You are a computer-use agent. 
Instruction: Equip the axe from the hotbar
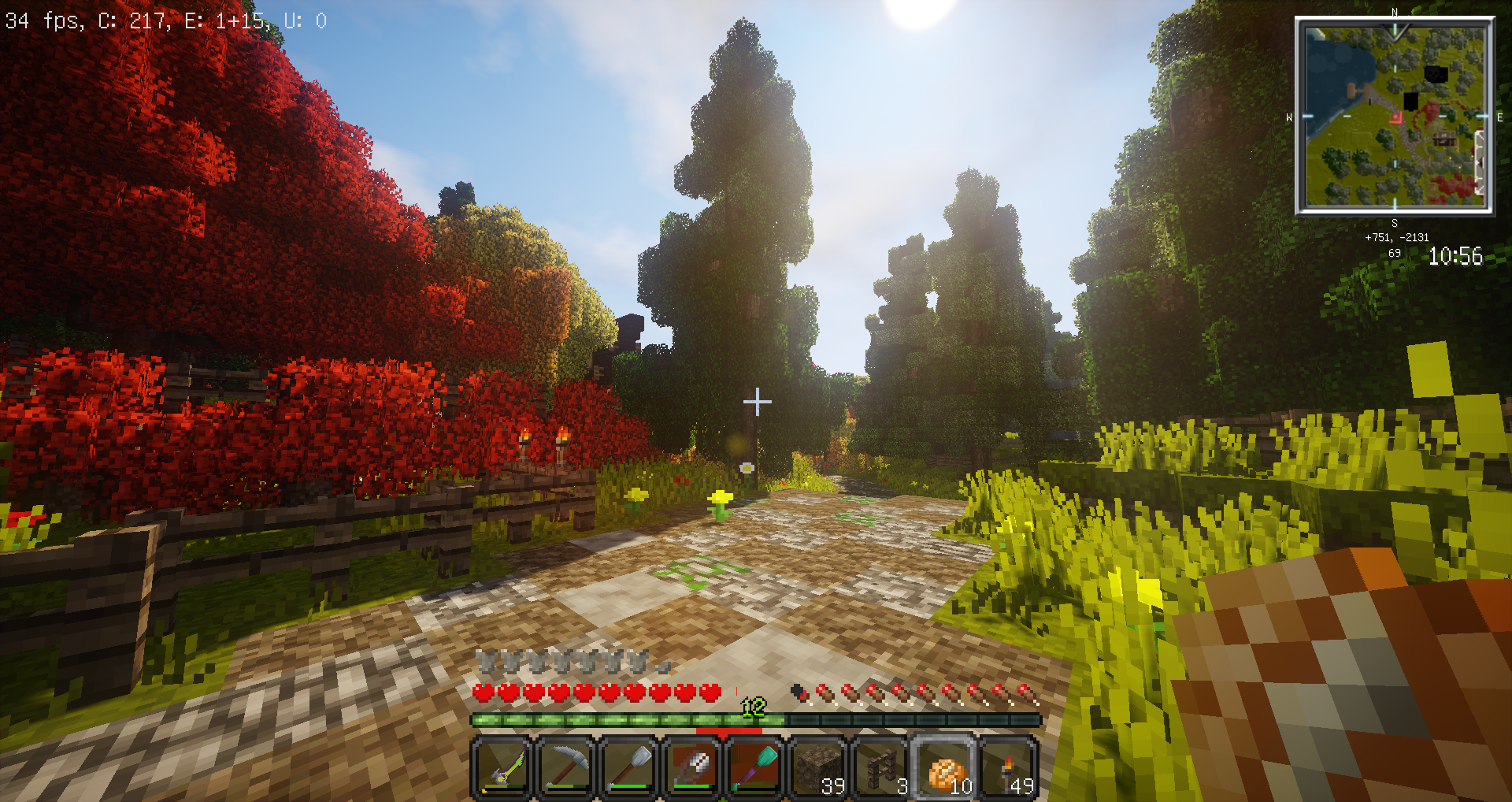click(x=691, y=767)
